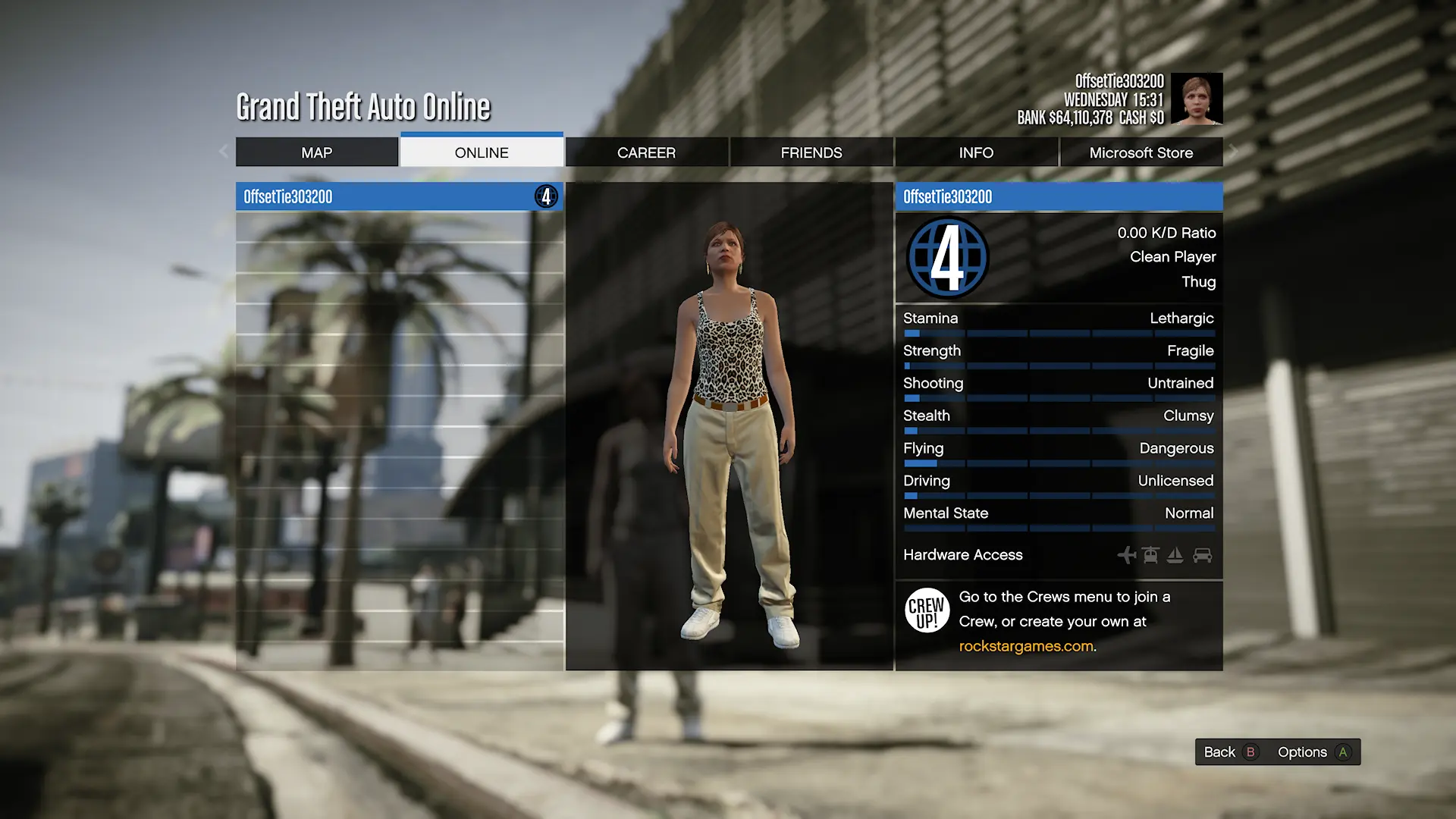This screenshot has height=819, width=1456.
Task: Open the player avatar portrait top right
Action: (1198, 99)
